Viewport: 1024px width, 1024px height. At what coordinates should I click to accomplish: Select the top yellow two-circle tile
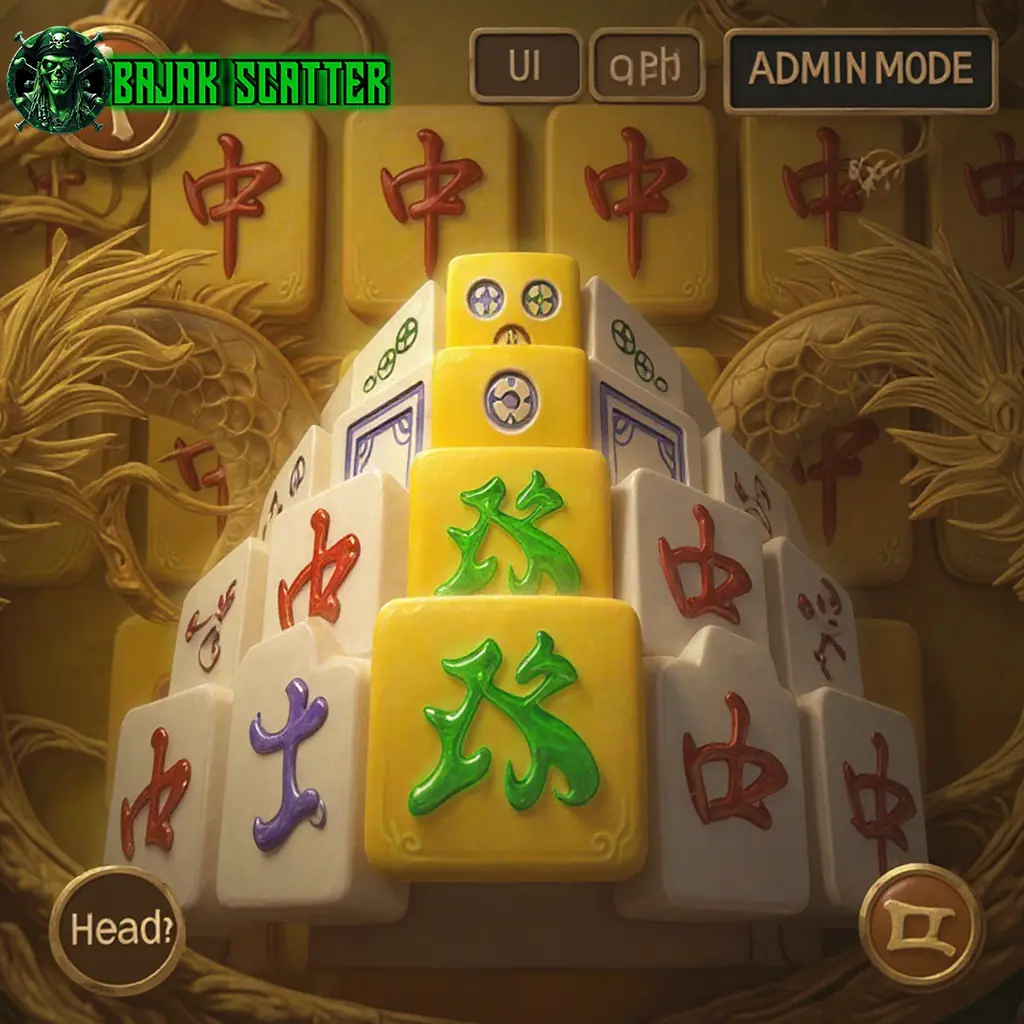(513, 298)
